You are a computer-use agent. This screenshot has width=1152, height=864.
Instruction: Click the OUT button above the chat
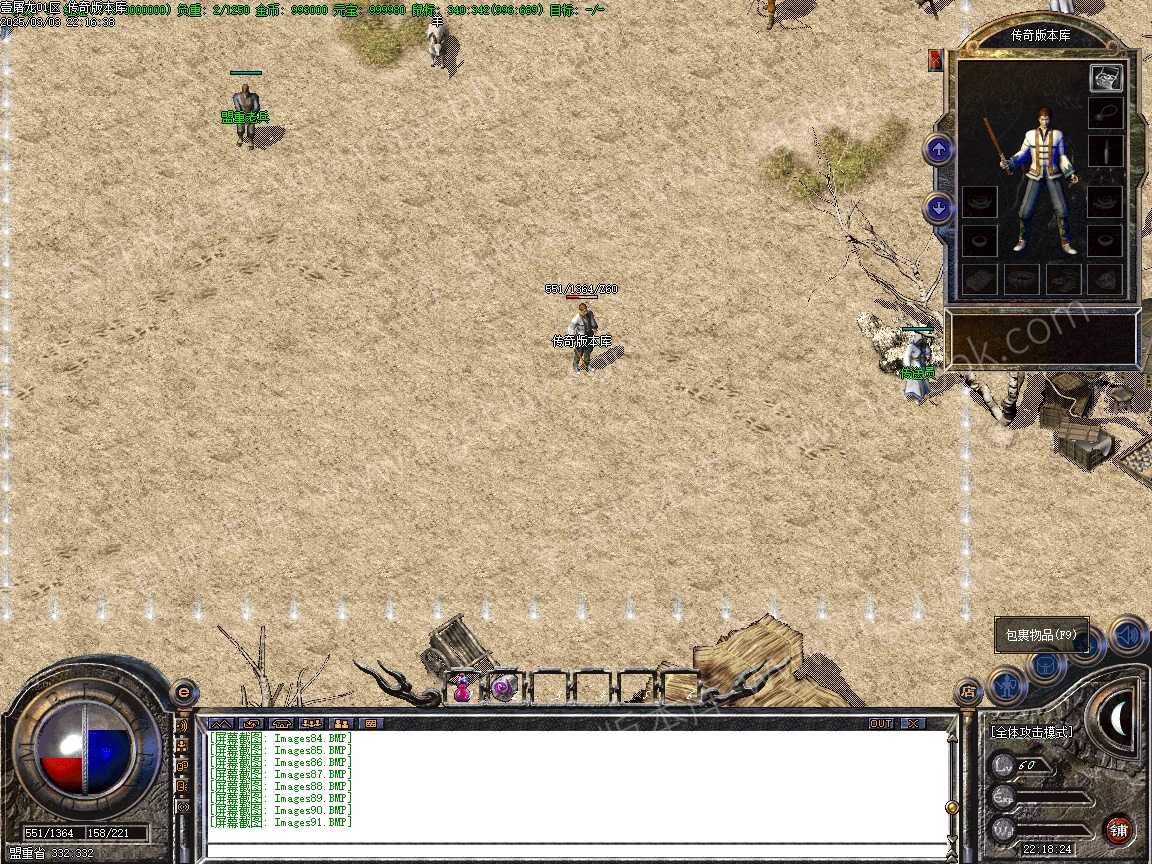click(880, 723)
